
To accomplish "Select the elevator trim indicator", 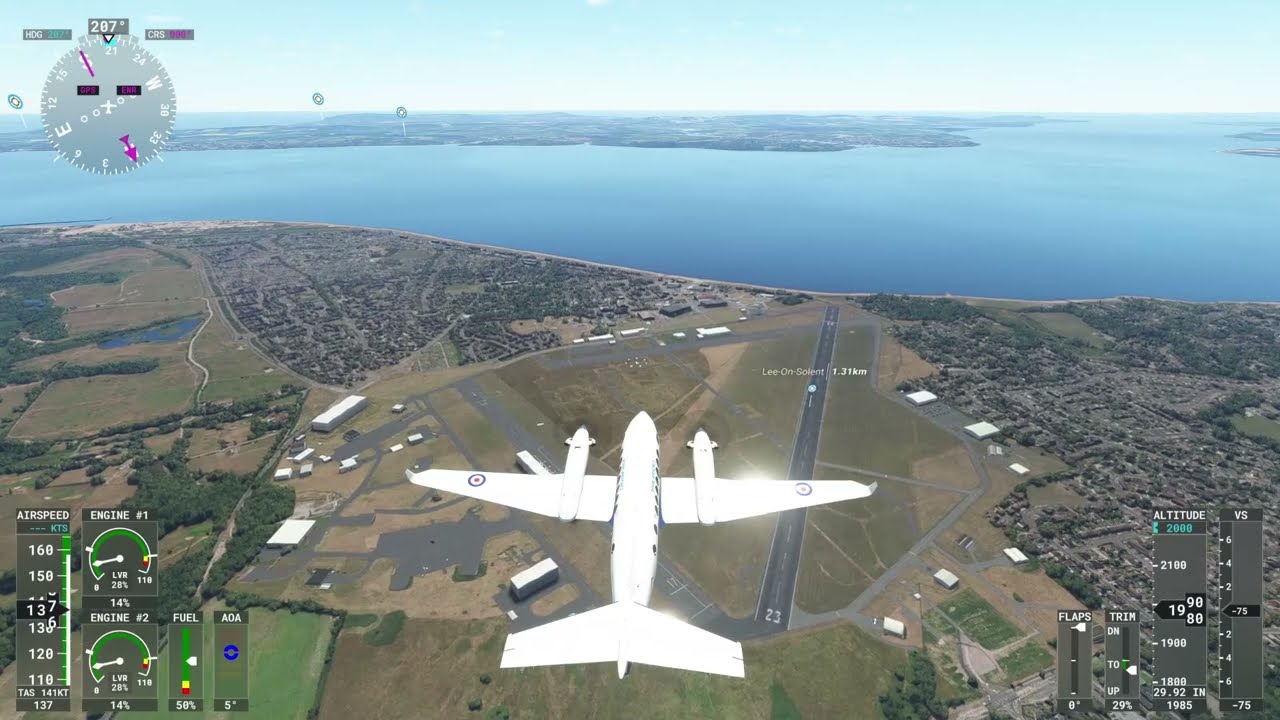I will [x=1122, y=660].
